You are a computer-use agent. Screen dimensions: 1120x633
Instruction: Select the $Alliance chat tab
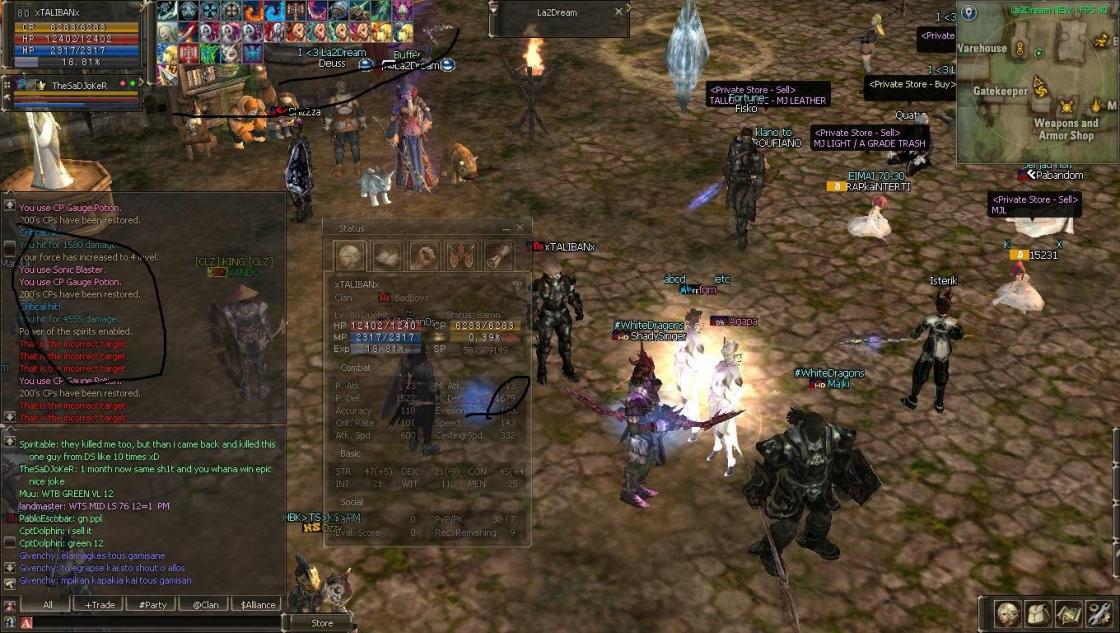tap(258, 604)
